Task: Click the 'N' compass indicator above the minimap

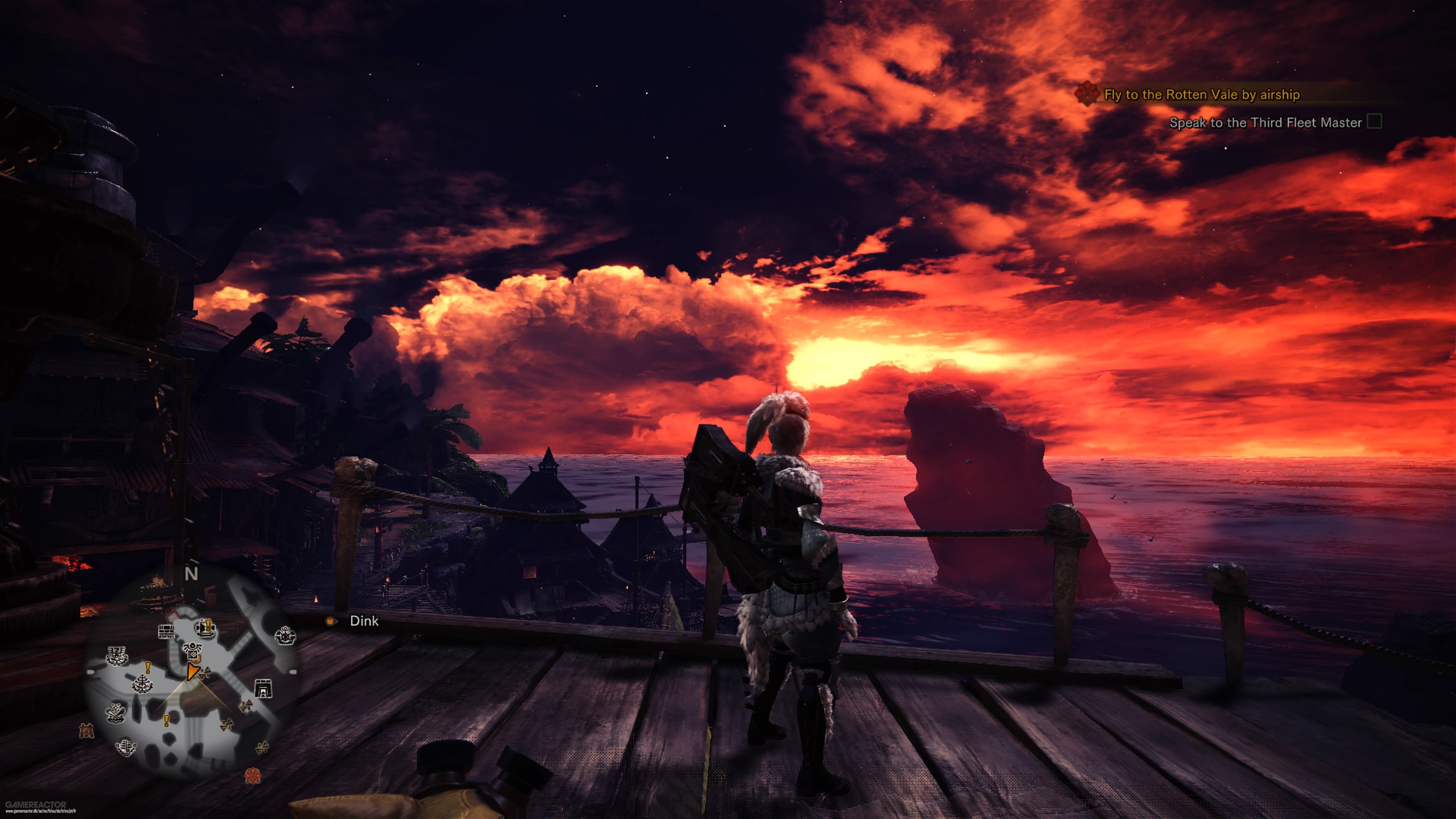Action: click(191, 574)
